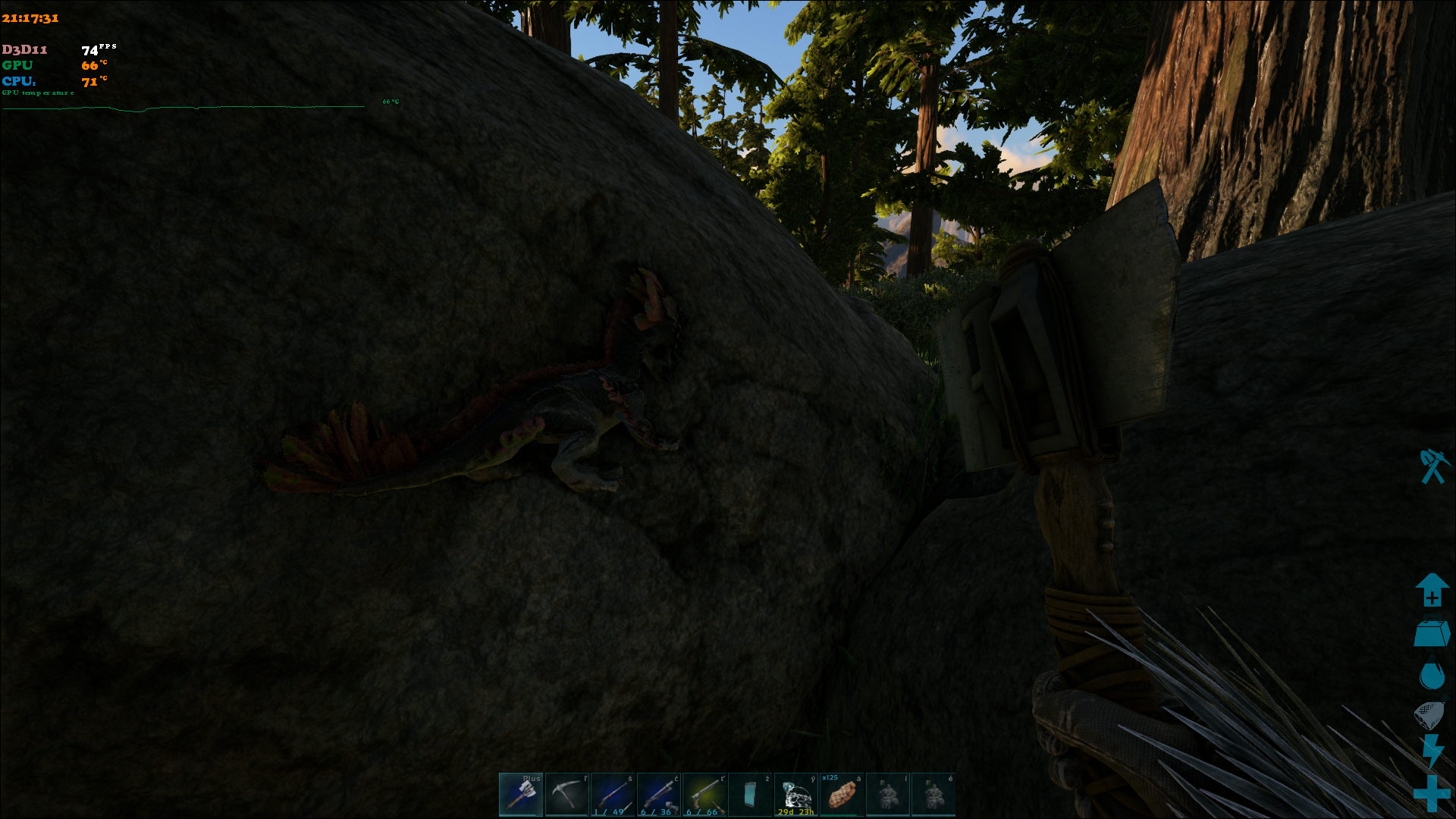The image size is (1456, 819).
Task: Equip the pickaxe from the hotbar
Action: pyautogui.click(x=566, y=794)
